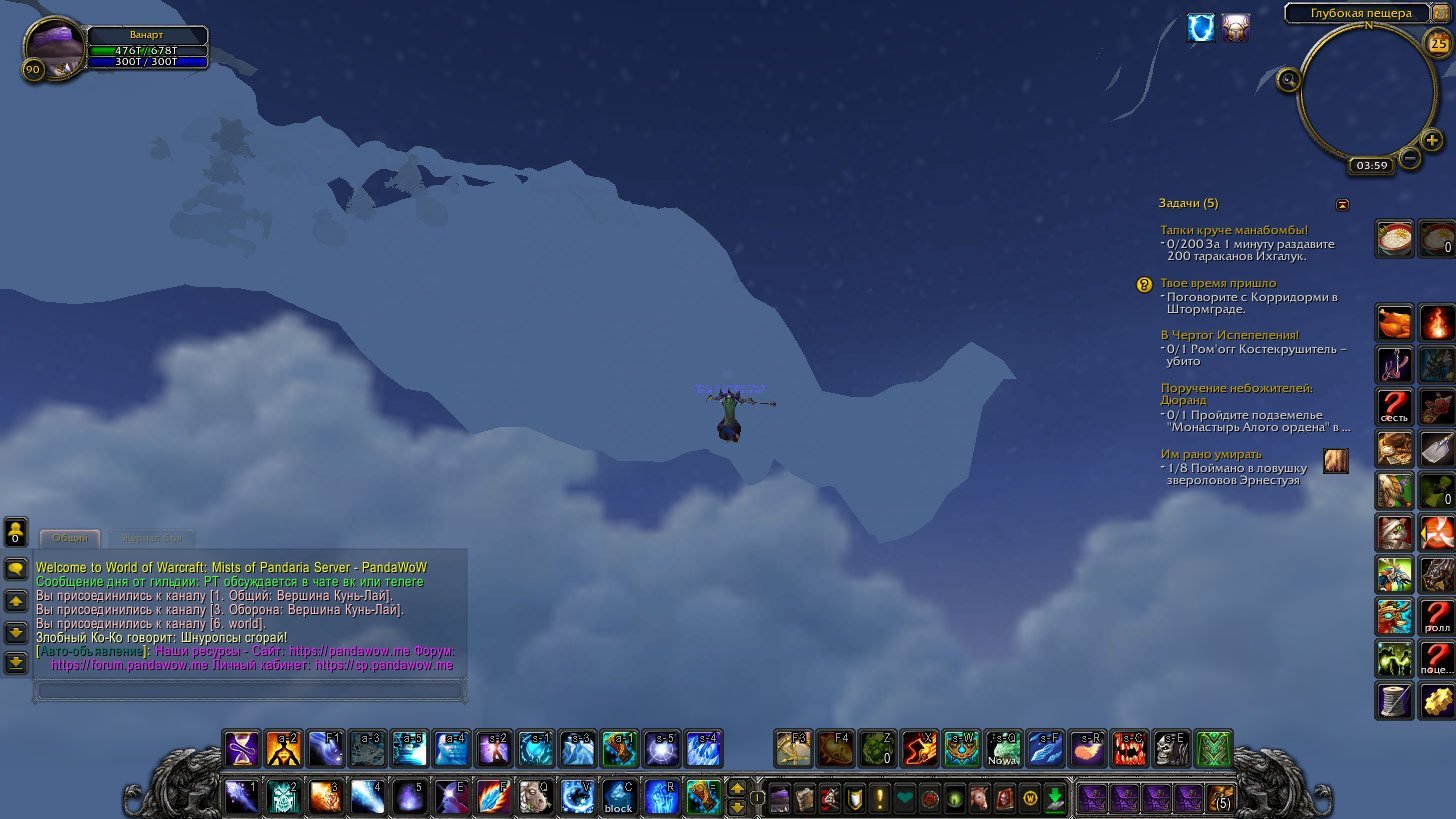This screenshot has height=819, width=1456.
Task: Zoom in the minimap with the plus button
Action: [x=1432, y=140]
